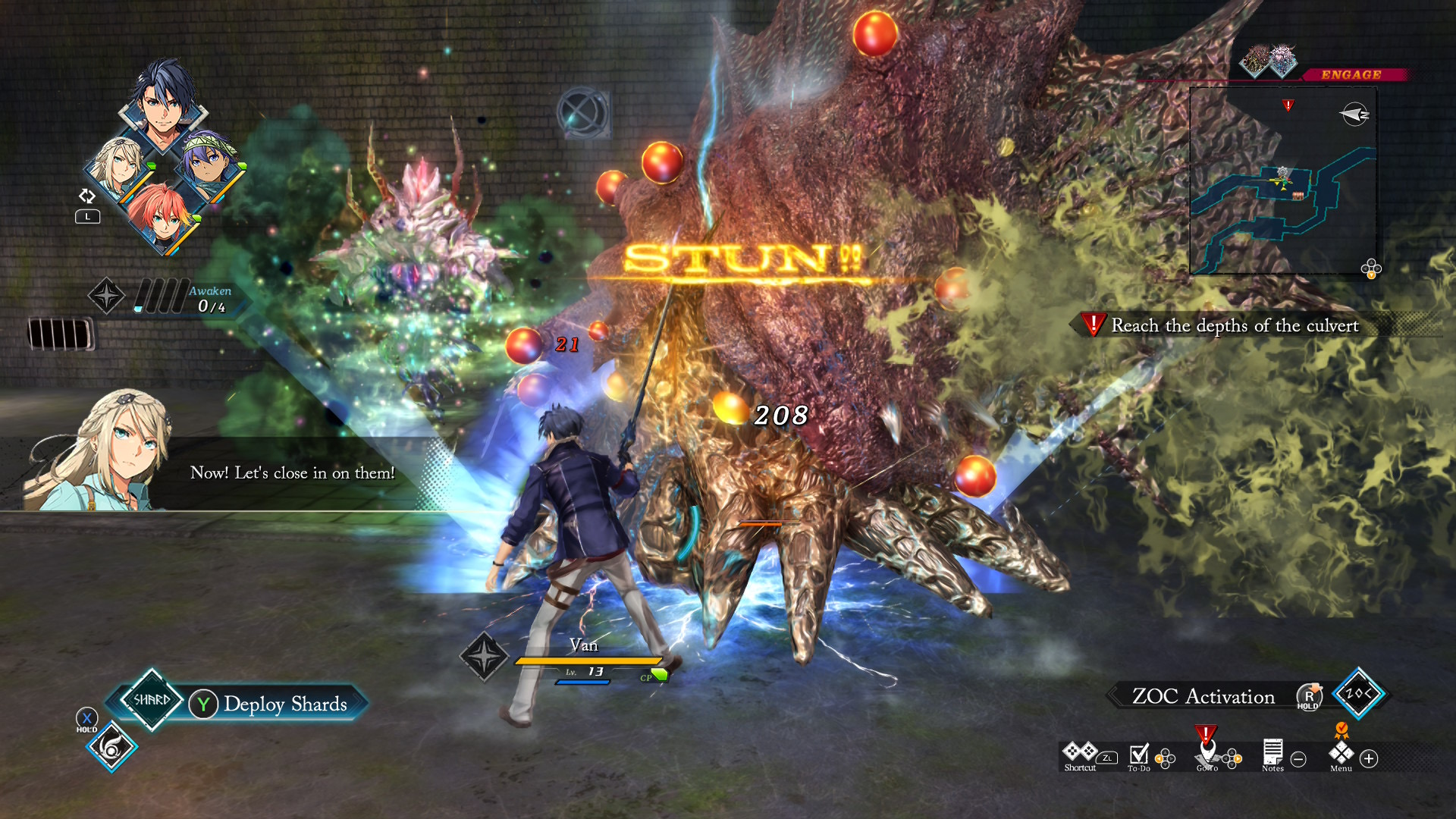Click the ENGAGE status banner
This screenshot has width=1456, height=819.
click(1351, 74)
